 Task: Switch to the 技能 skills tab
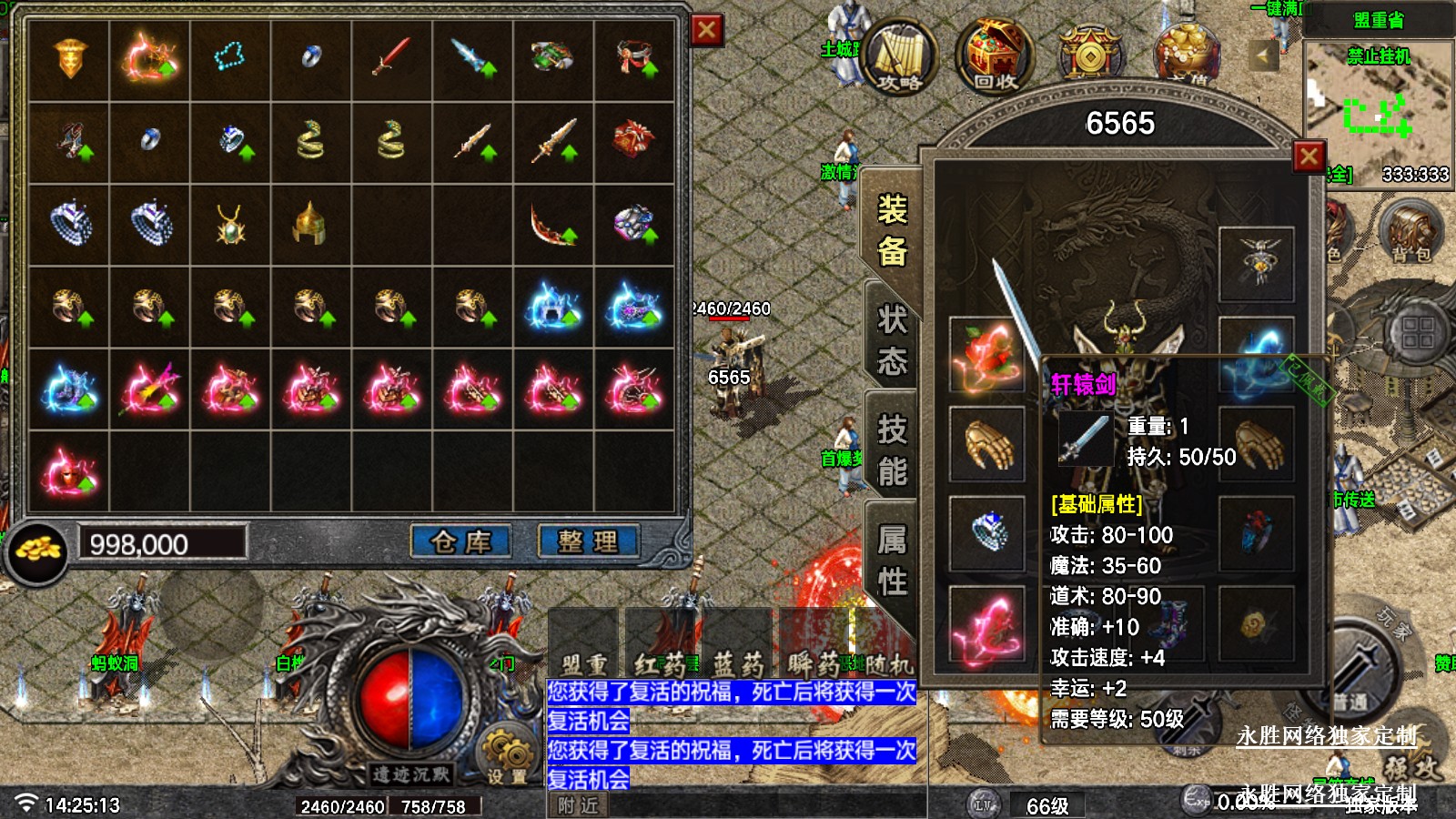892,450
